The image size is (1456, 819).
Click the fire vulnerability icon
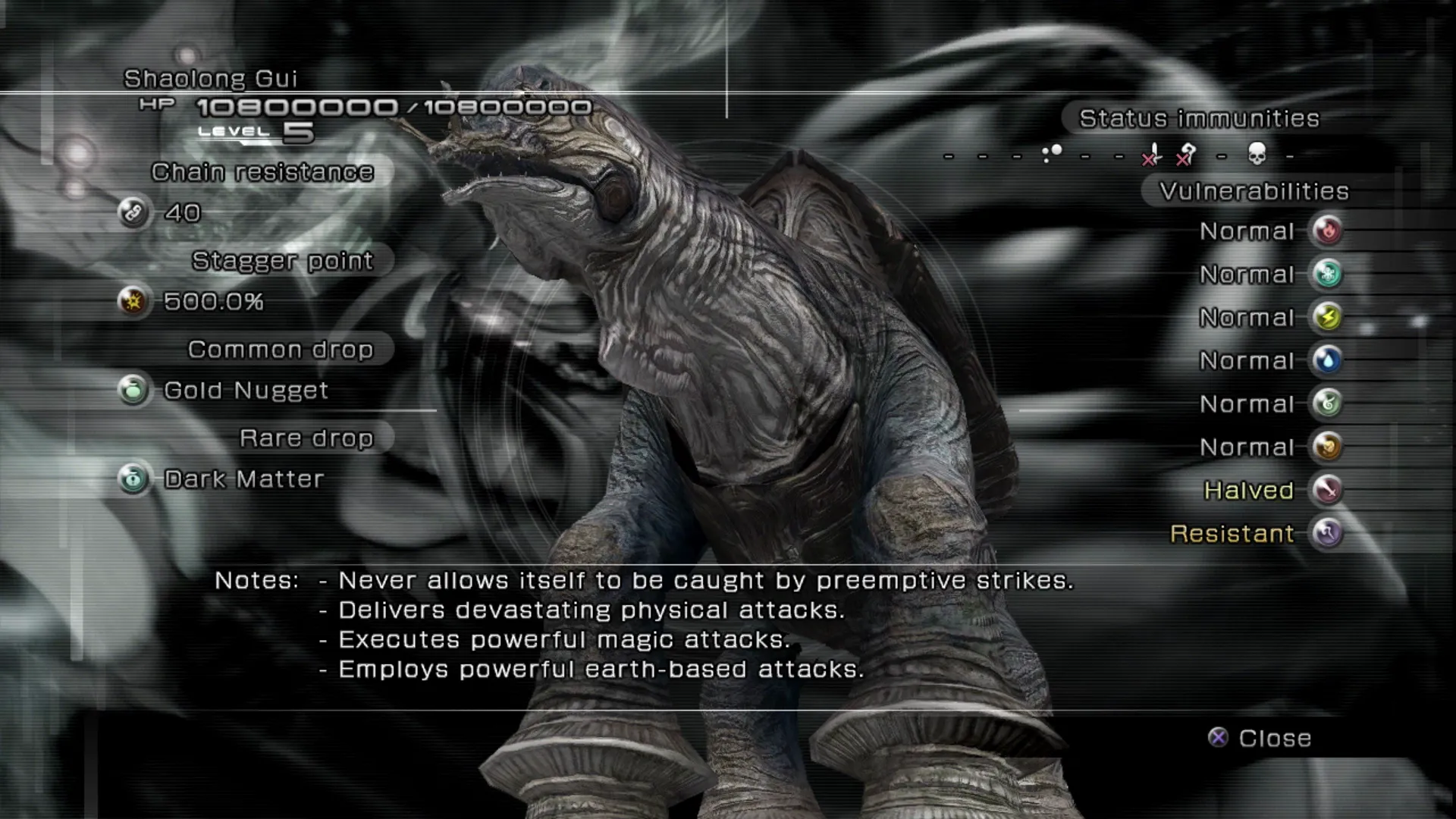tap(1327, 231)
